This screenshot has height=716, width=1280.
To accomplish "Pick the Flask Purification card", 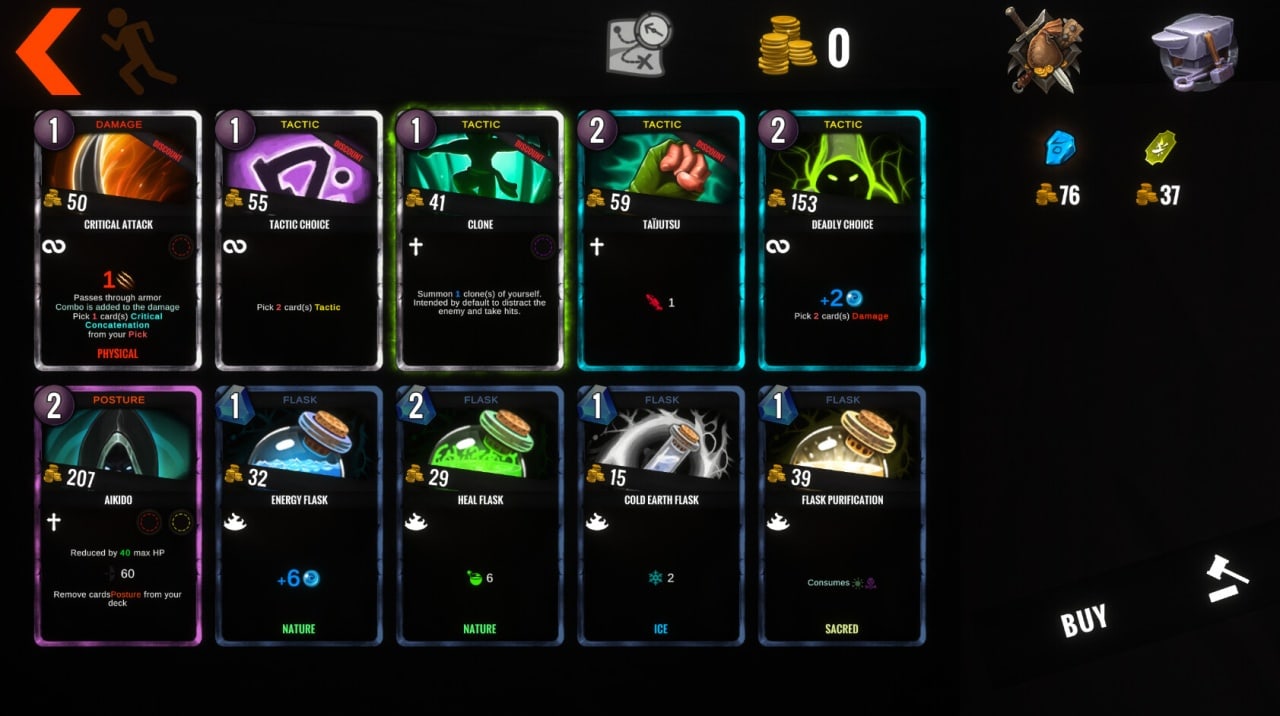I will (842, 515).
